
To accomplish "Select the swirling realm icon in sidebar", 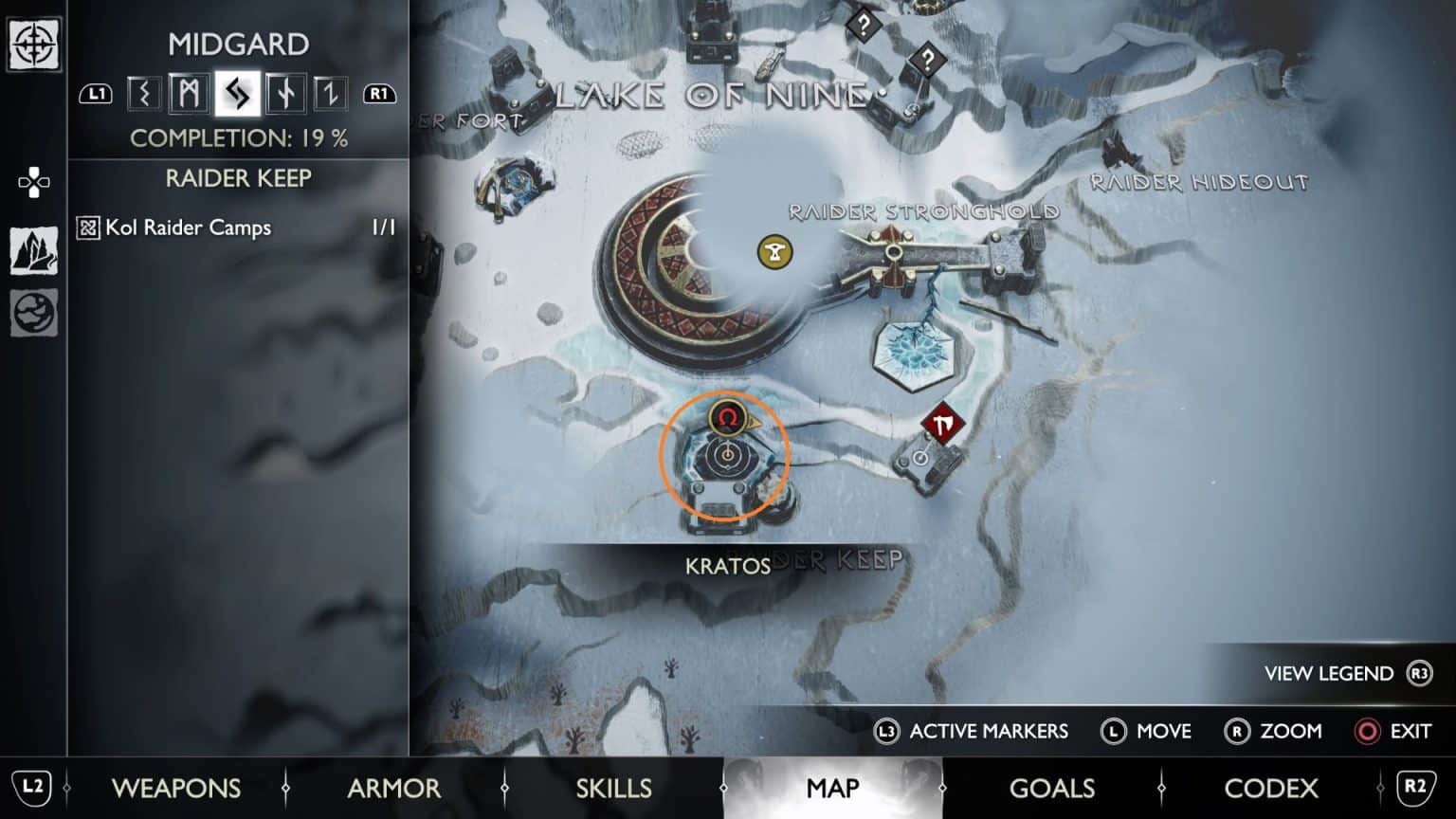I will coord(34,314).
